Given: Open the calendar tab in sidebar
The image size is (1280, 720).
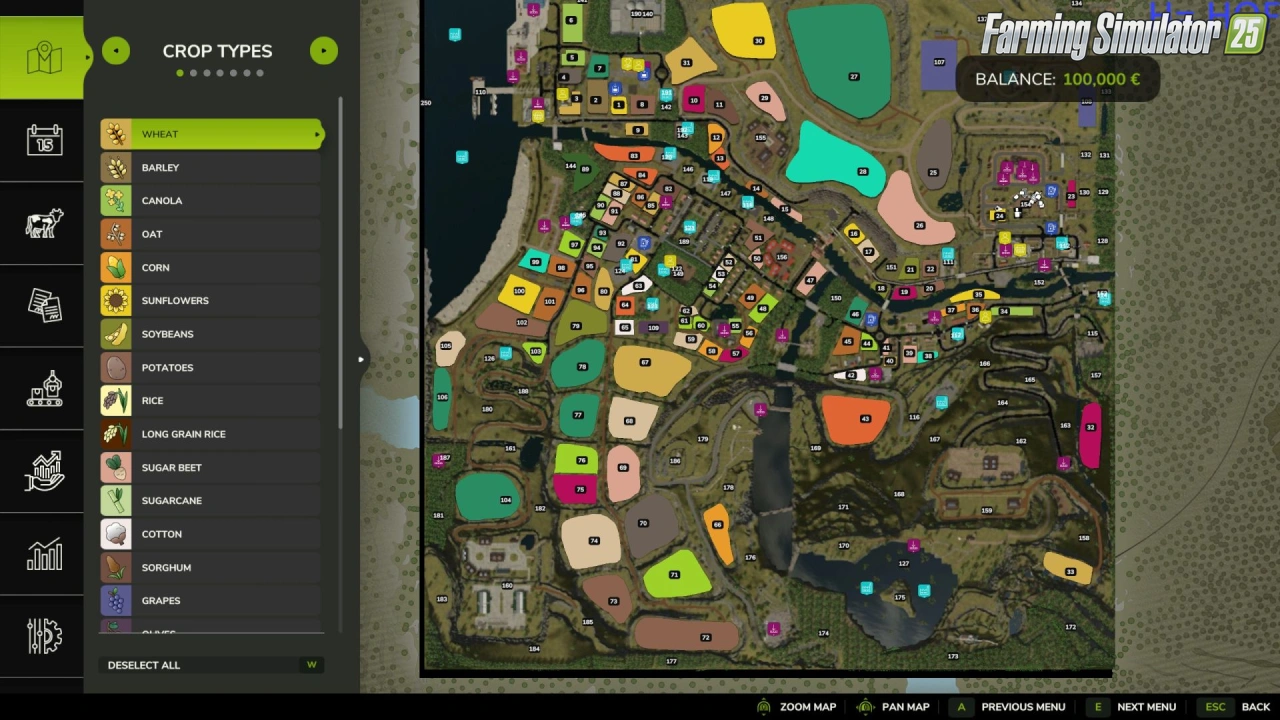Looking at the screenshot, I should pos(44,140).
